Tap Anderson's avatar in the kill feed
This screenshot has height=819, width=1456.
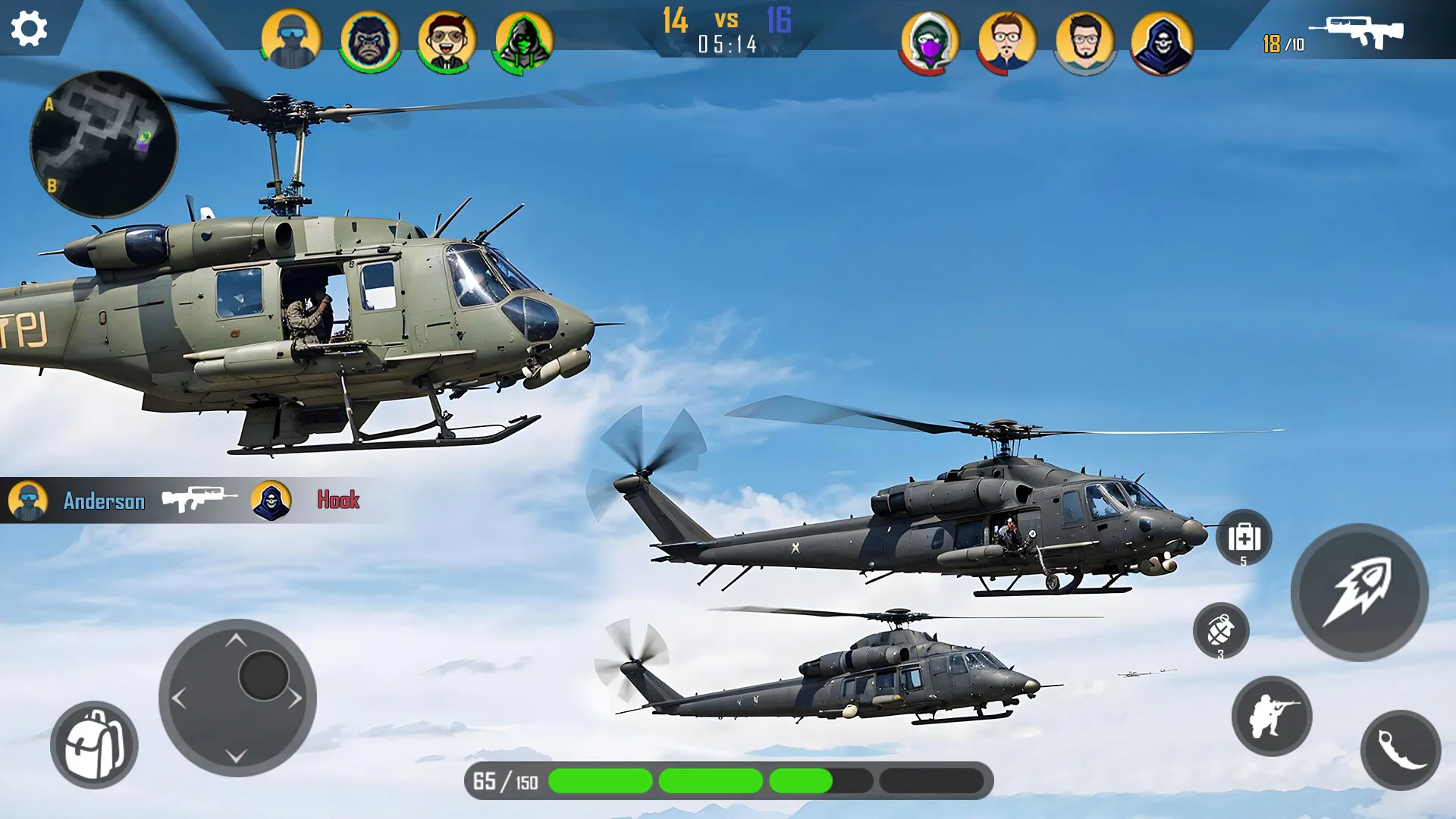tap(27, 500)
